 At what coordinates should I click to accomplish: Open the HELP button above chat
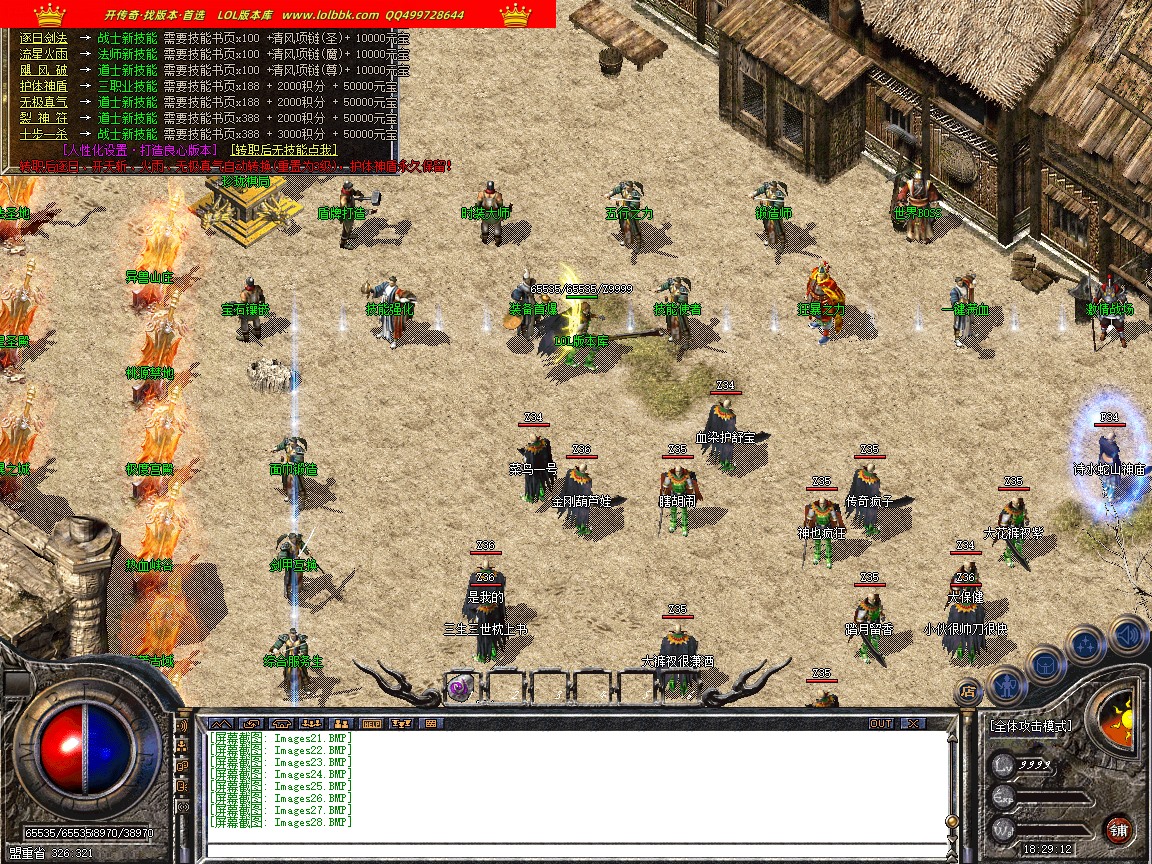(x=372, y=723)
